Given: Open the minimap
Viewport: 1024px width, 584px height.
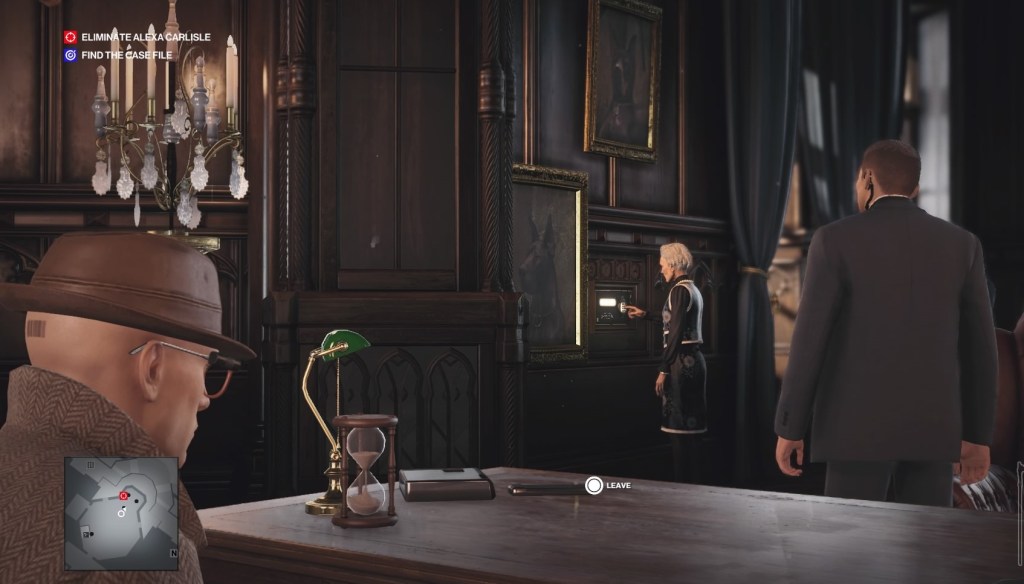Looking at the screenshot, I should [x=121, y=513].
